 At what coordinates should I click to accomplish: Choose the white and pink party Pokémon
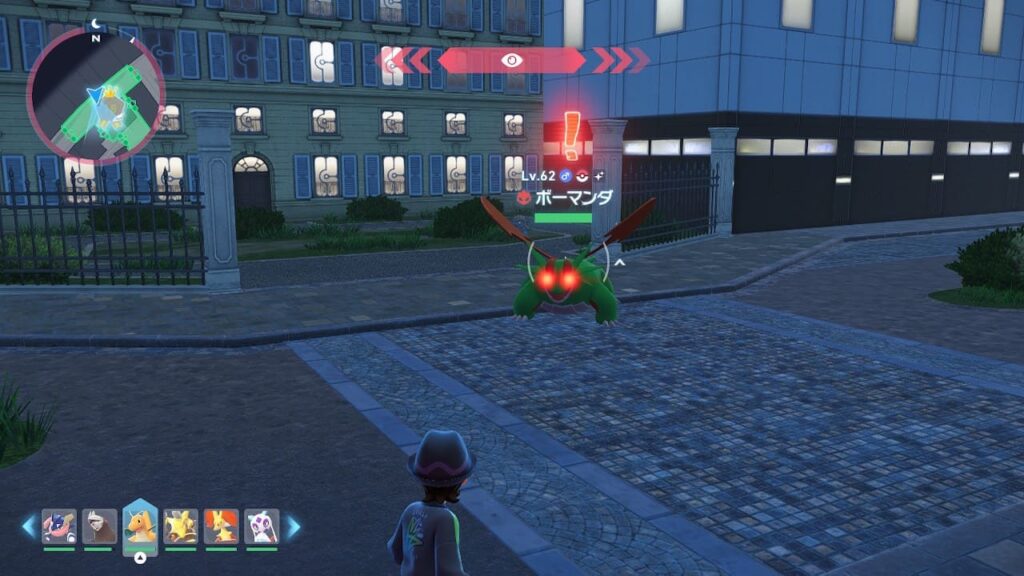[261, 526]
